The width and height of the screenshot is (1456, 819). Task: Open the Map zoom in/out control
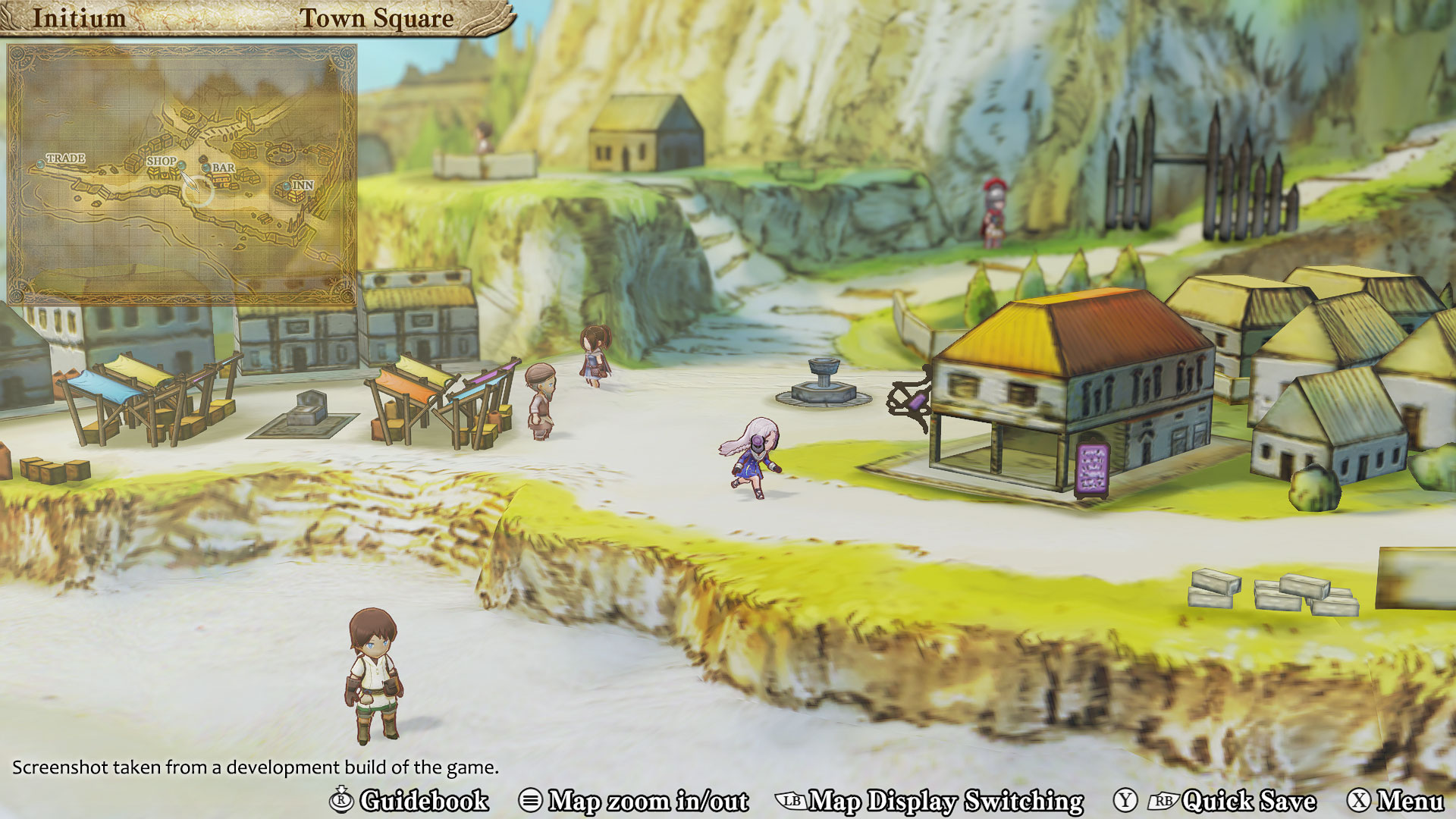coord(648,801)
